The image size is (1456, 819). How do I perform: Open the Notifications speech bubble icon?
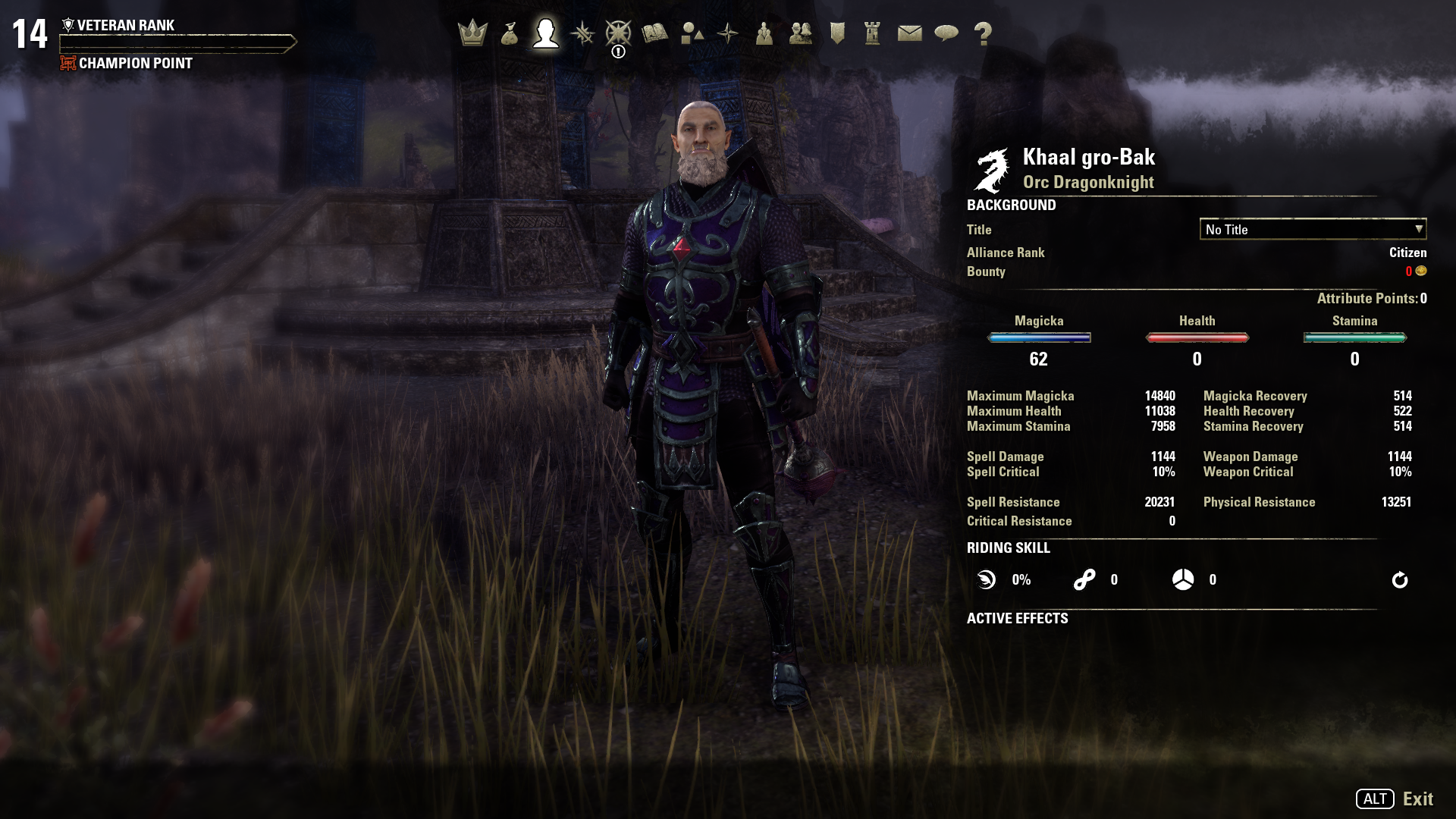click(x=946, y=33)
